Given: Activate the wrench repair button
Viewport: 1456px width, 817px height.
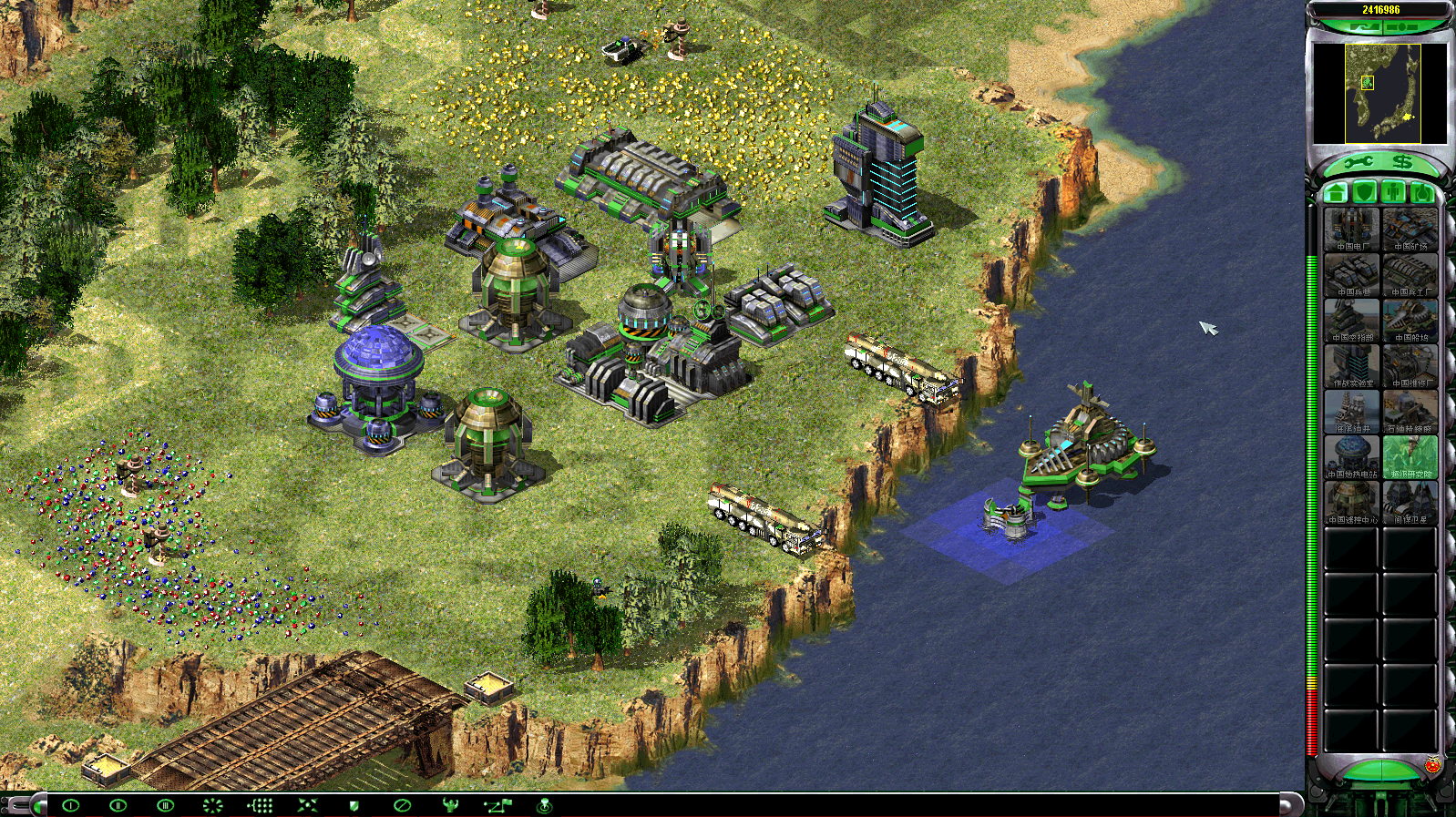Looking at the screenshot, I should click(1358, 163).
